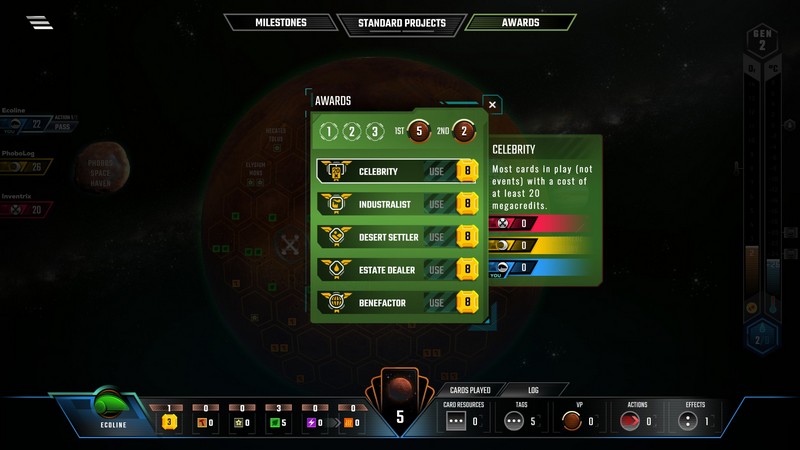Screen dimensions: 800x450
Task: Select the Awards tab
Action: click(520, 22)
